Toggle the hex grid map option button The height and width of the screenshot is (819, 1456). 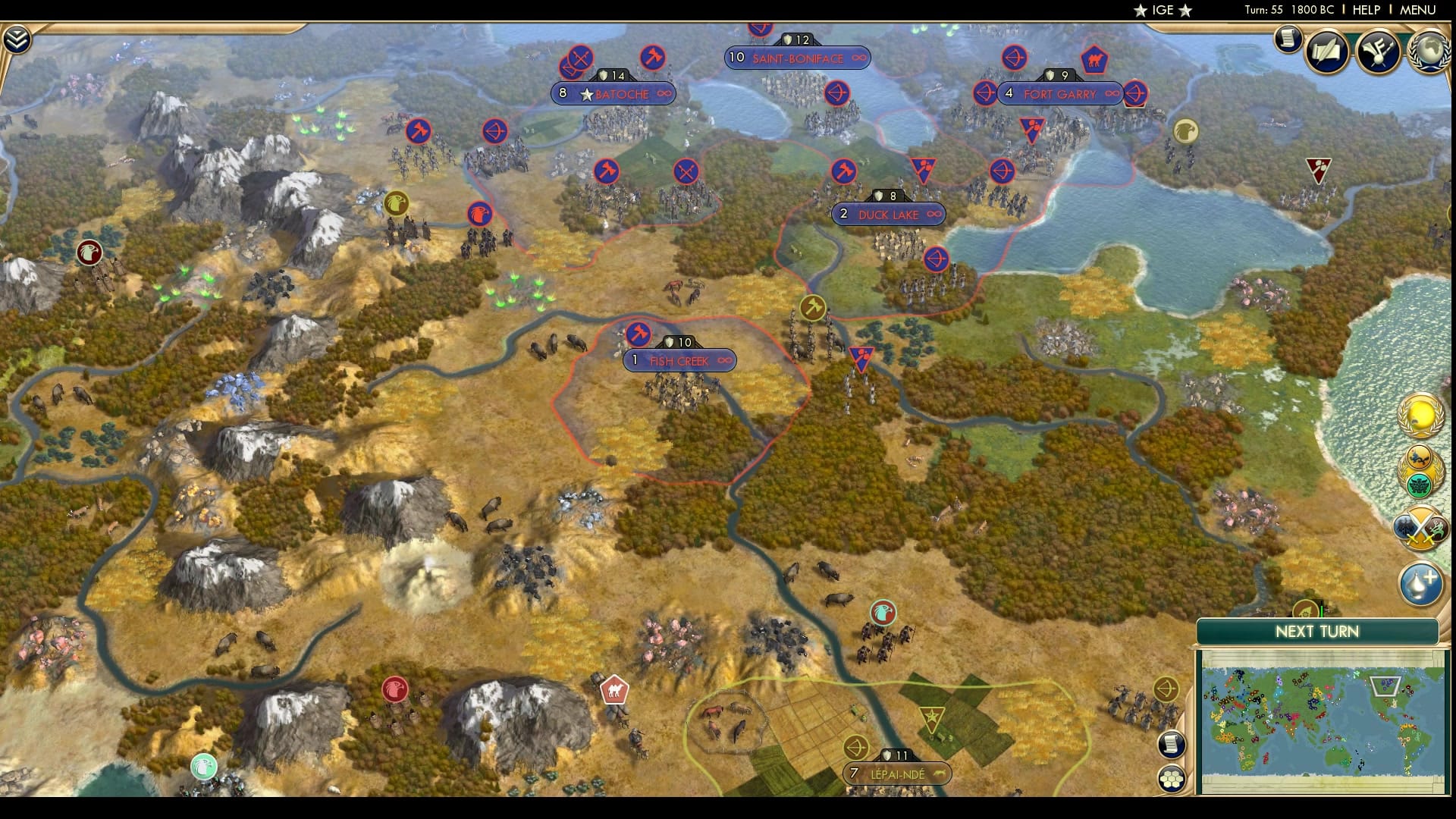click(x=1172, y=779)
